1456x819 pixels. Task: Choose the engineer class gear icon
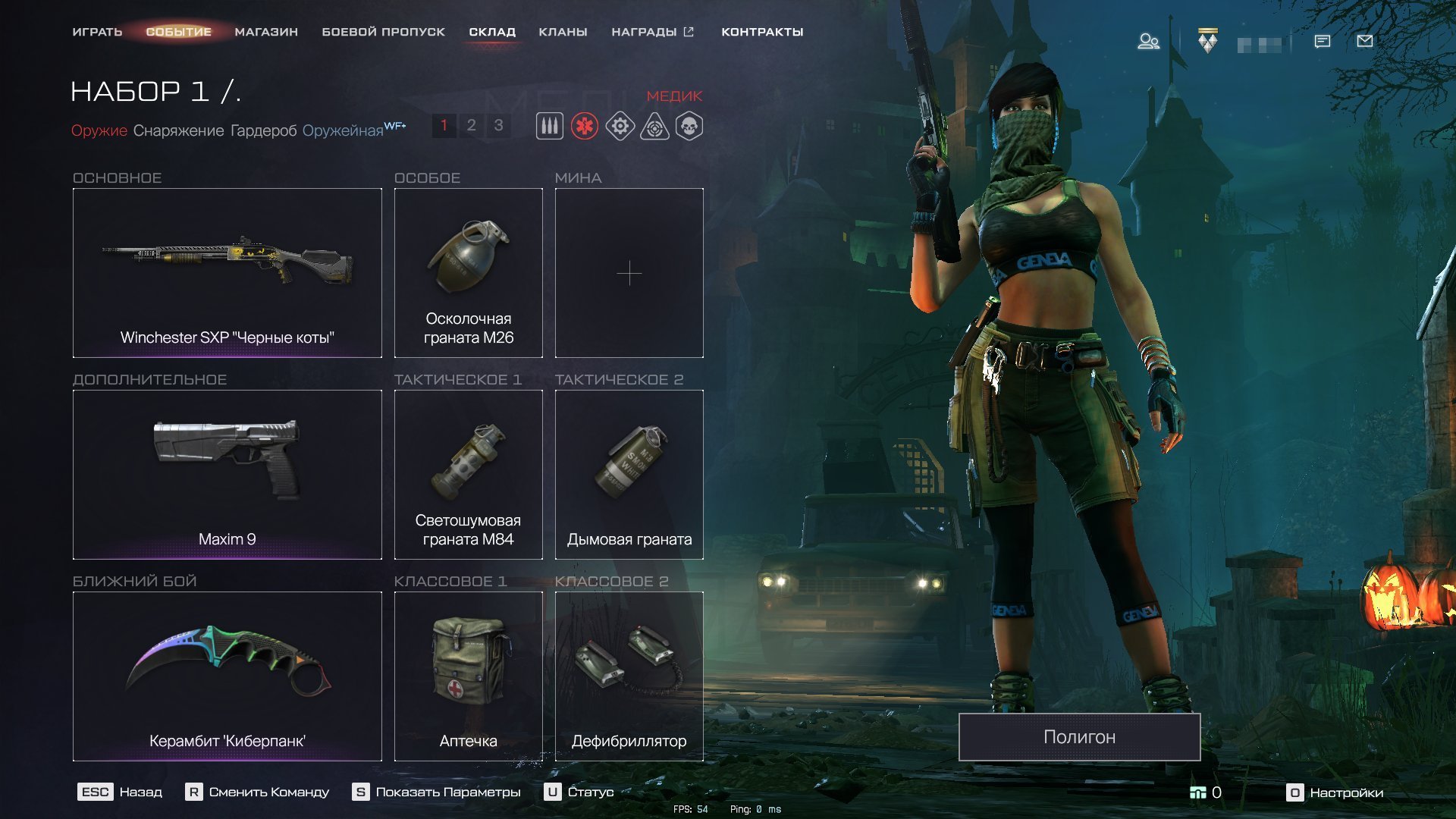click(x=620, y=126)
